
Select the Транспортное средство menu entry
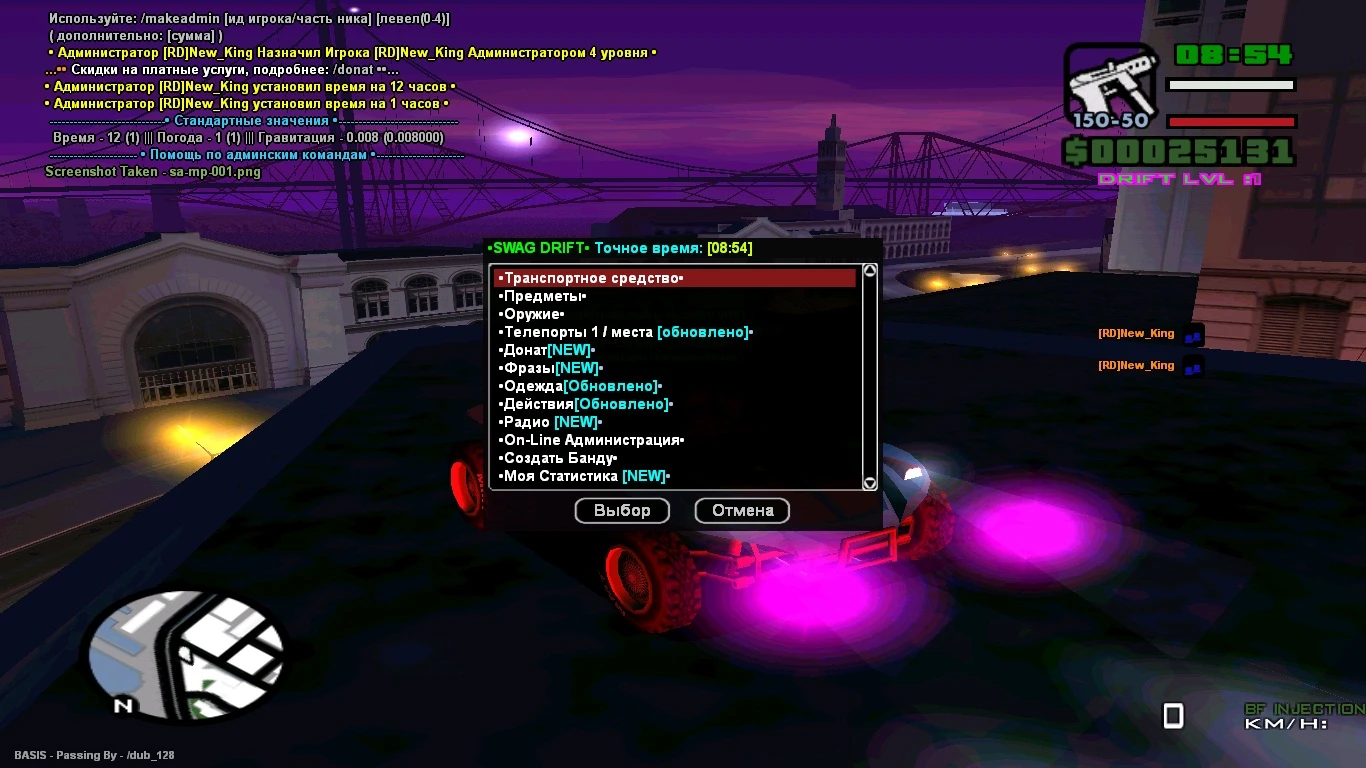coord(592,278)
